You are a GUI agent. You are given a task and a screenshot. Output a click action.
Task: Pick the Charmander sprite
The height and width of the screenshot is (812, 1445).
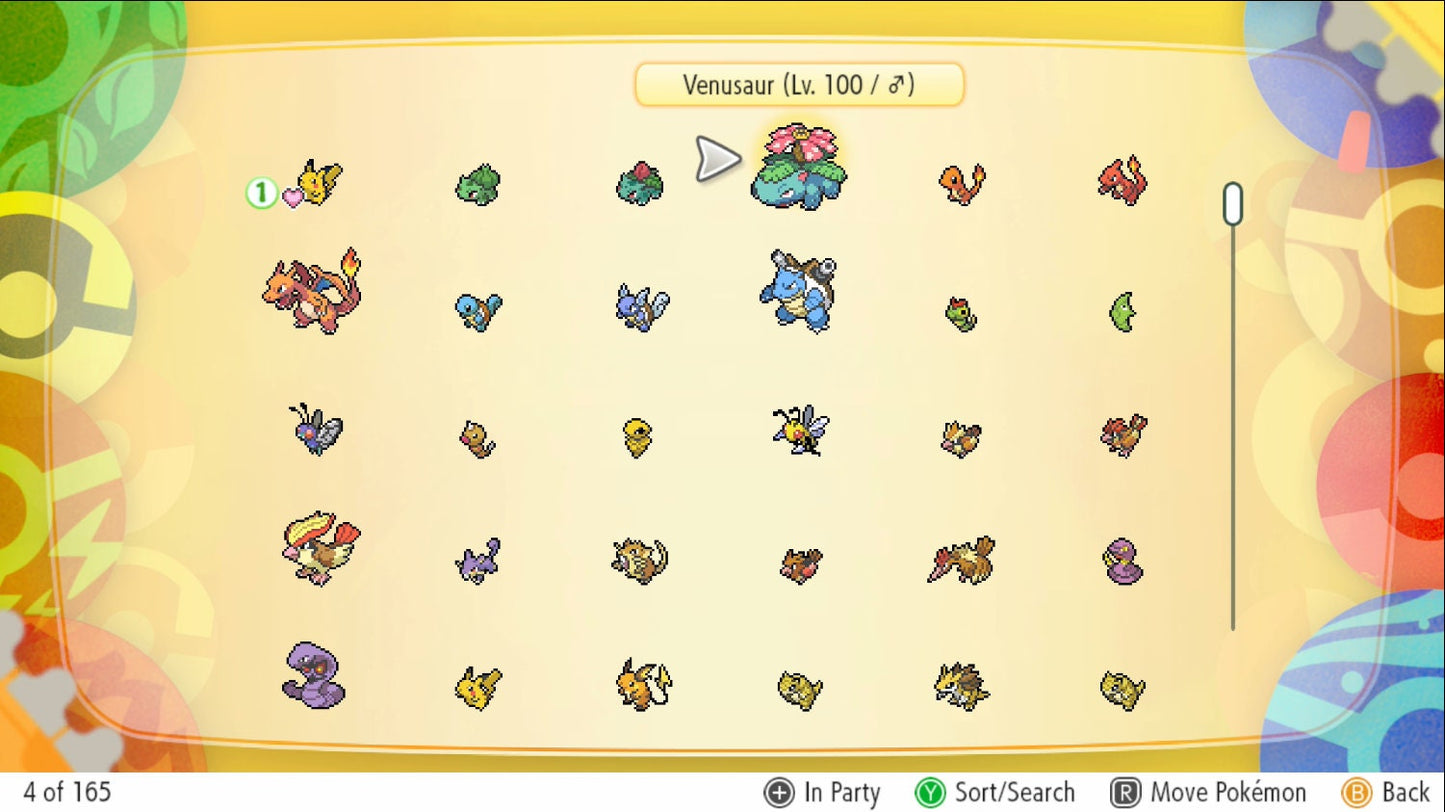point(961,185)
